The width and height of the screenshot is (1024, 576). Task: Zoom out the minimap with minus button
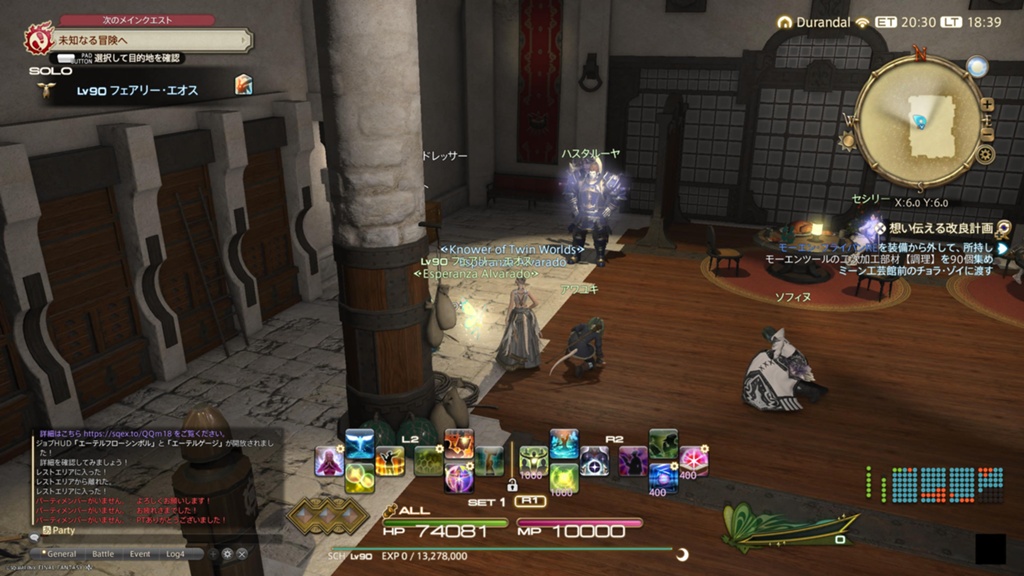tap(987, 135)
